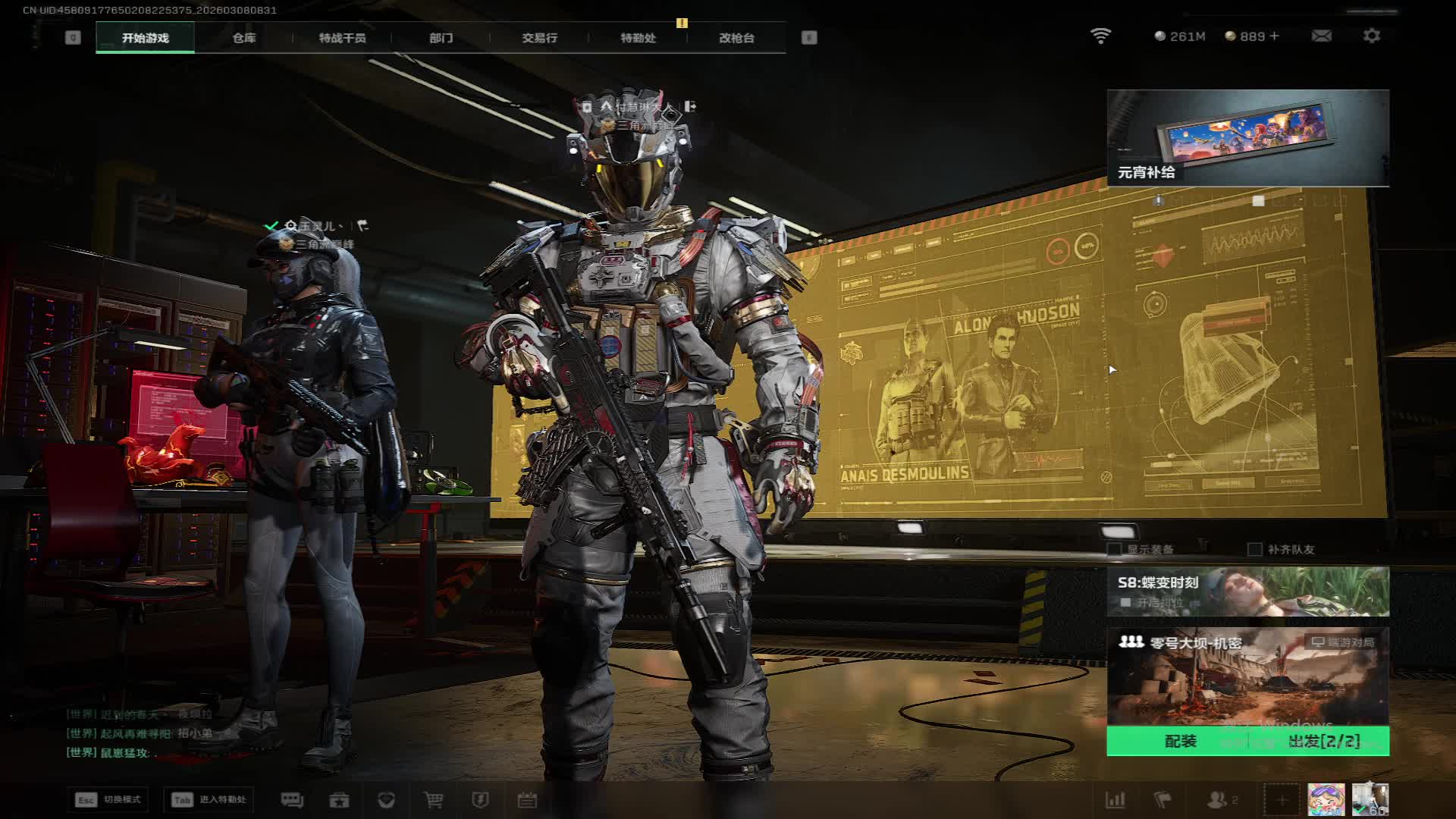Select the 部门 (Department) tab
Image resolution: width=1456 pixels, height=819 pixels.
click(441, 38)
